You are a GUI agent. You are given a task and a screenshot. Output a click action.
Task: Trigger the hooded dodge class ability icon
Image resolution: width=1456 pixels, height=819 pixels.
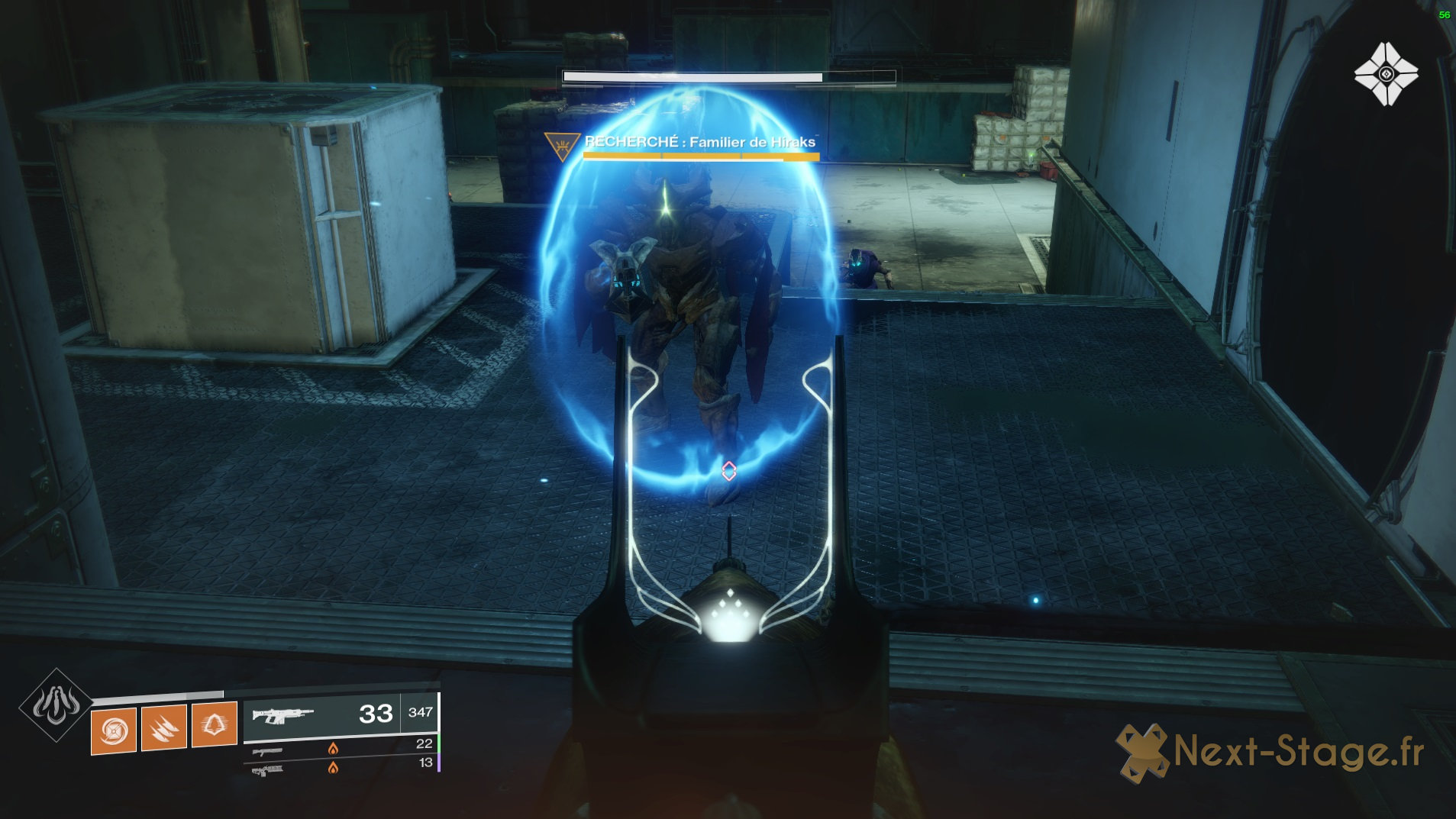(214, 724)
